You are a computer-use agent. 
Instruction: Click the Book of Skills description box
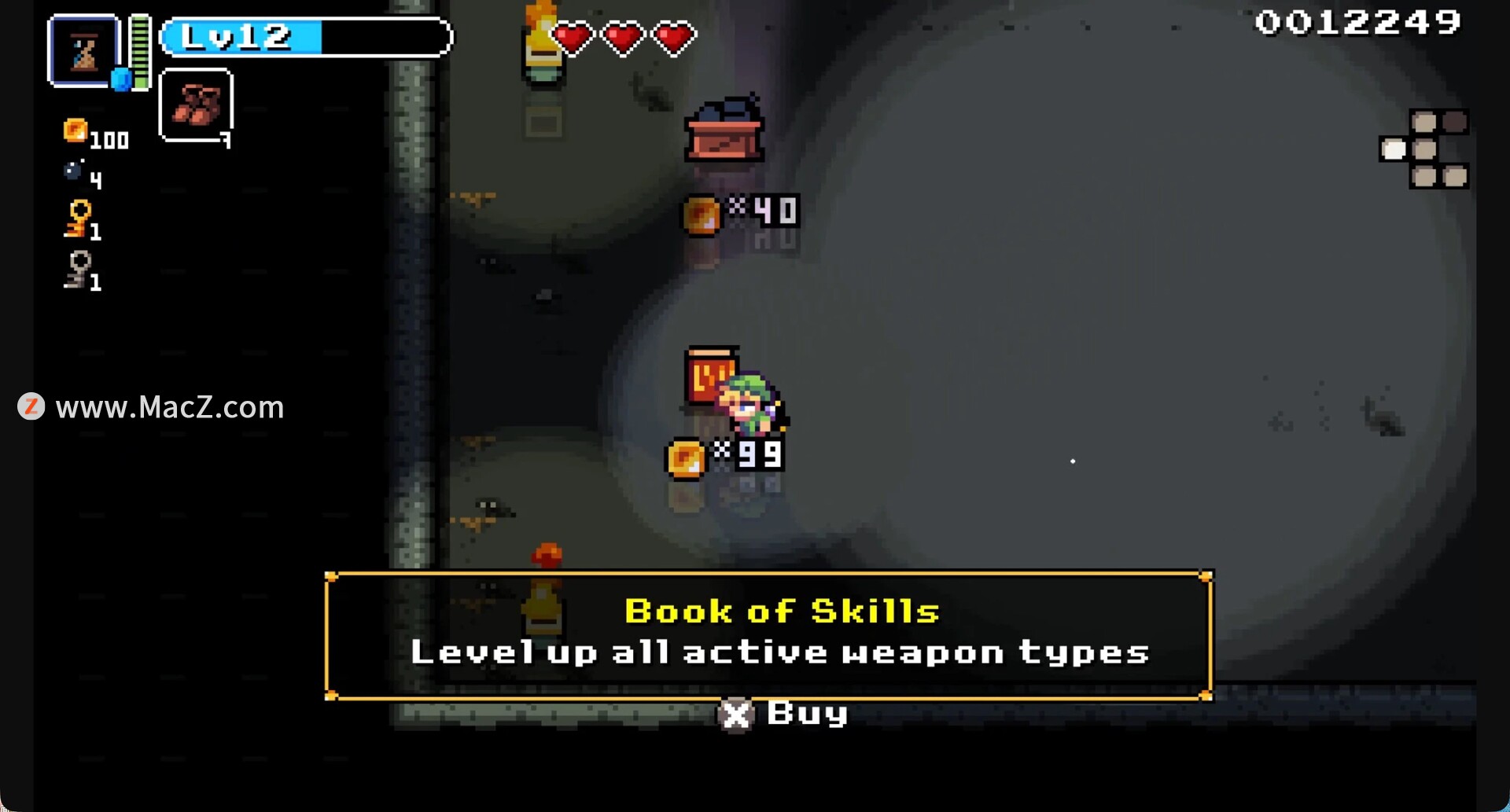click(768, 634)
